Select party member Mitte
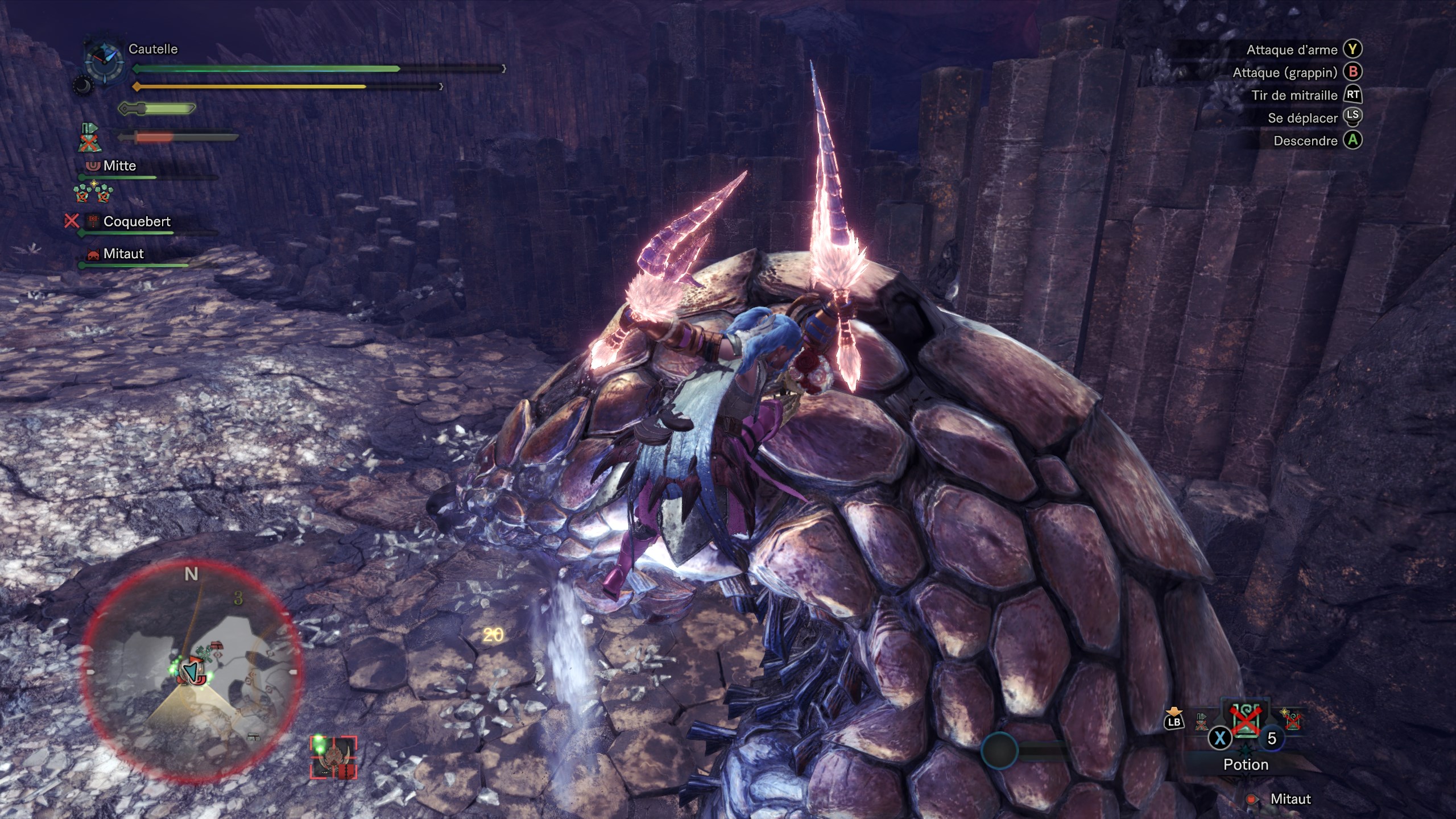This screenshot has width=1456, height=819. click(x=119, y=166)
